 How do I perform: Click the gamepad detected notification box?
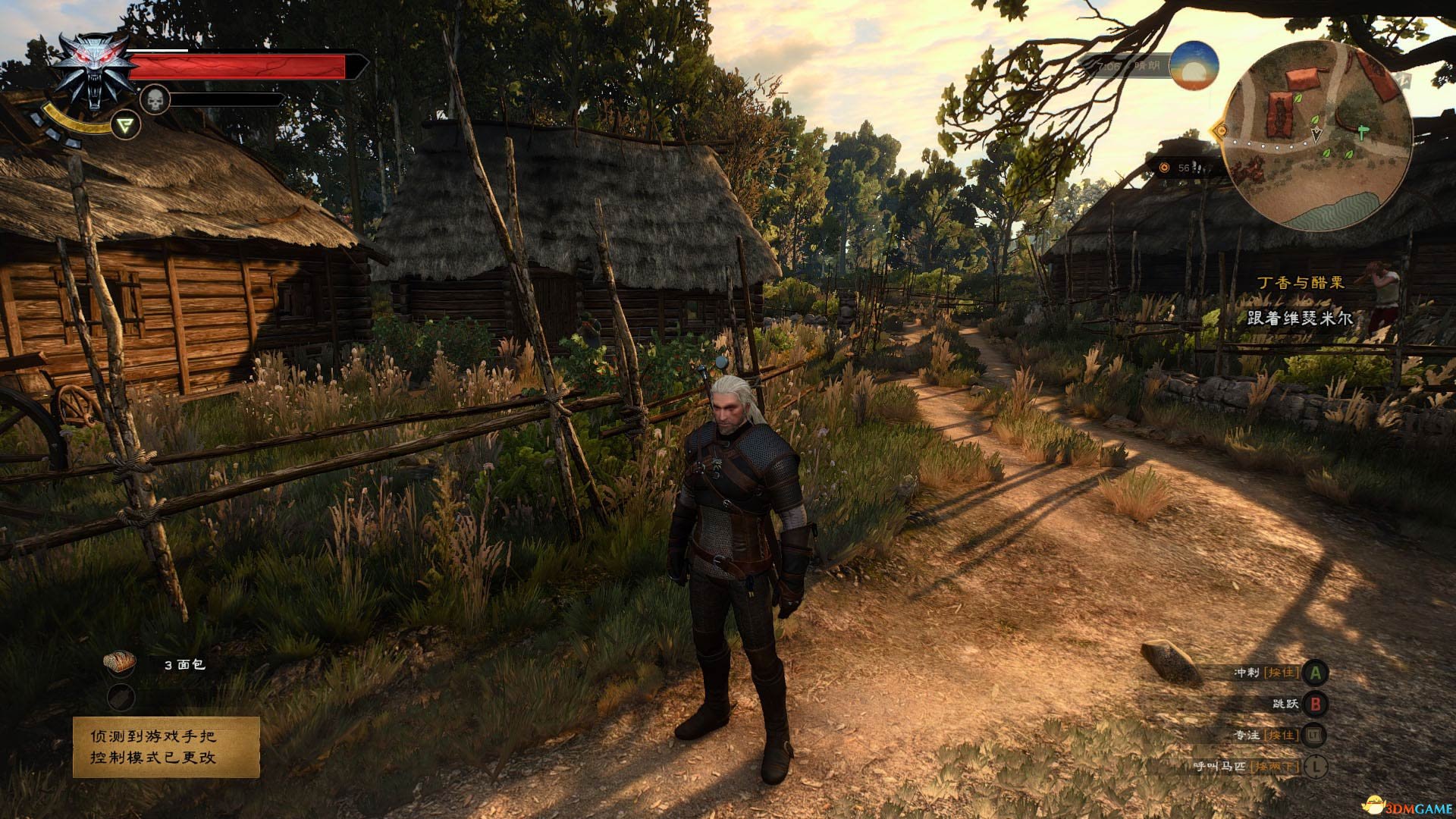(166, 747)
